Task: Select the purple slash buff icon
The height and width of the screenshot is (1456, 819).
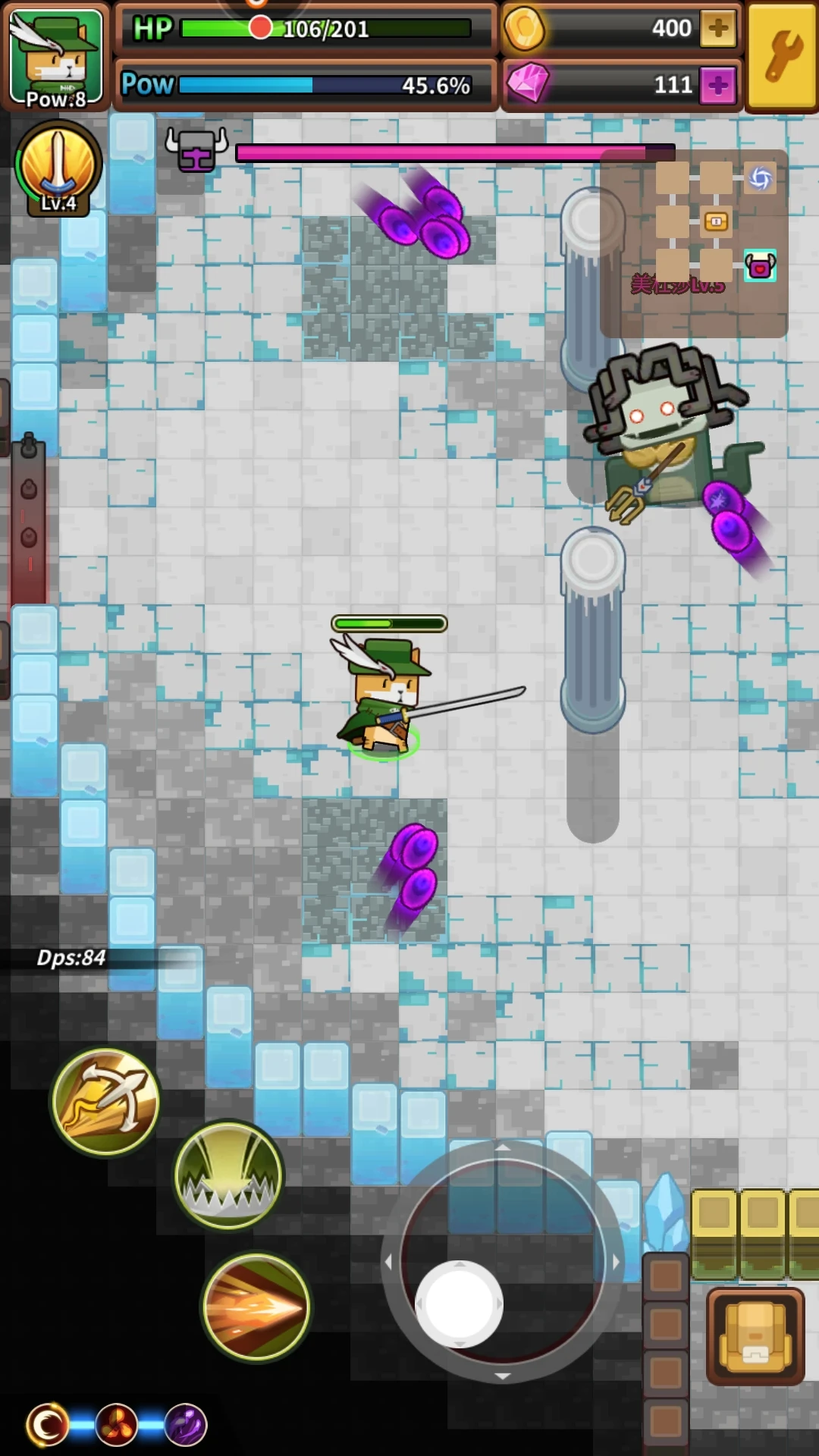Action: point(185,1425)
